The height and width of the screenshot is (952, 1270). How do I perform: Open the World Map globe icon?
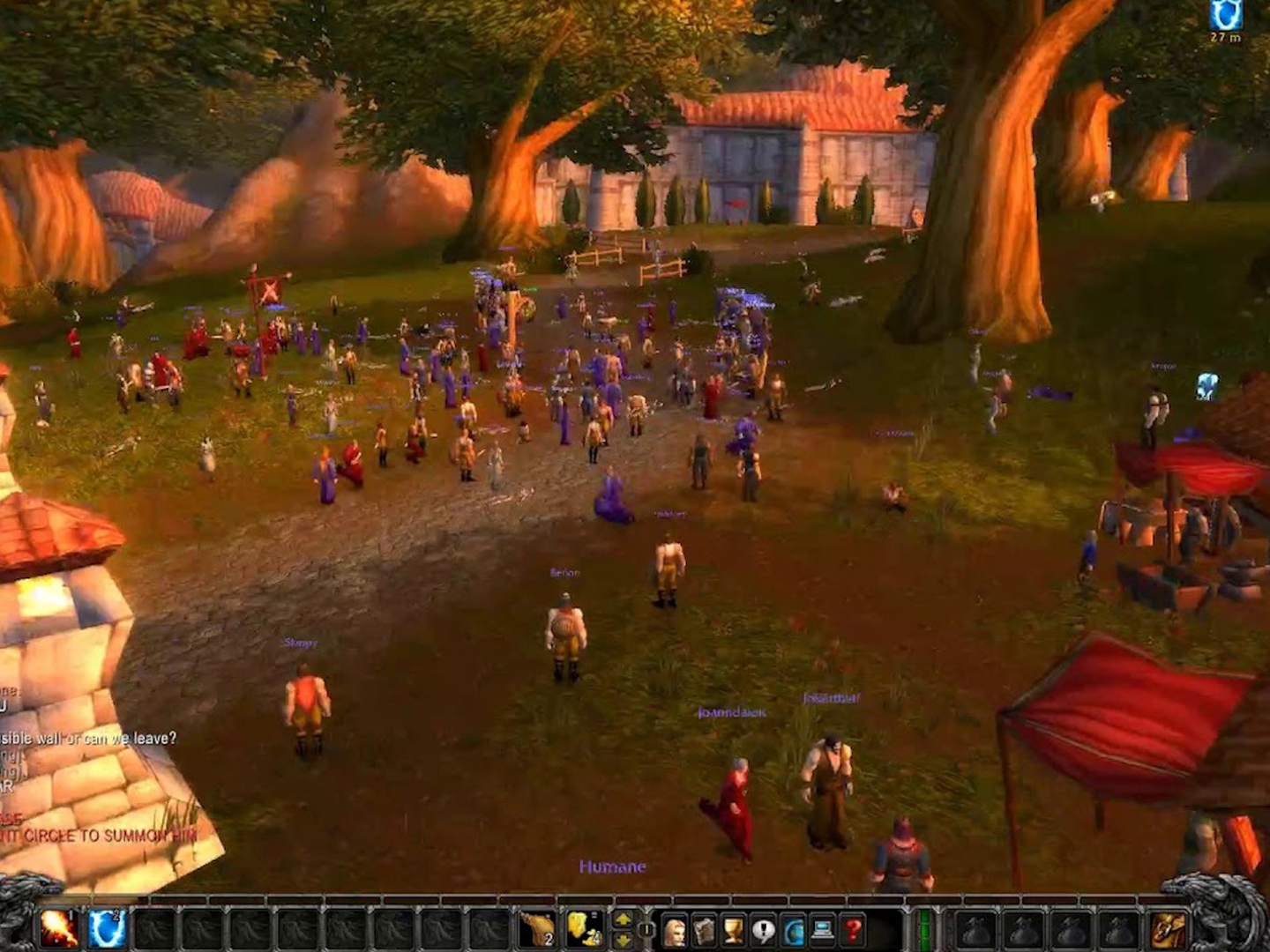pyautogui.click(x=795, y=930)
